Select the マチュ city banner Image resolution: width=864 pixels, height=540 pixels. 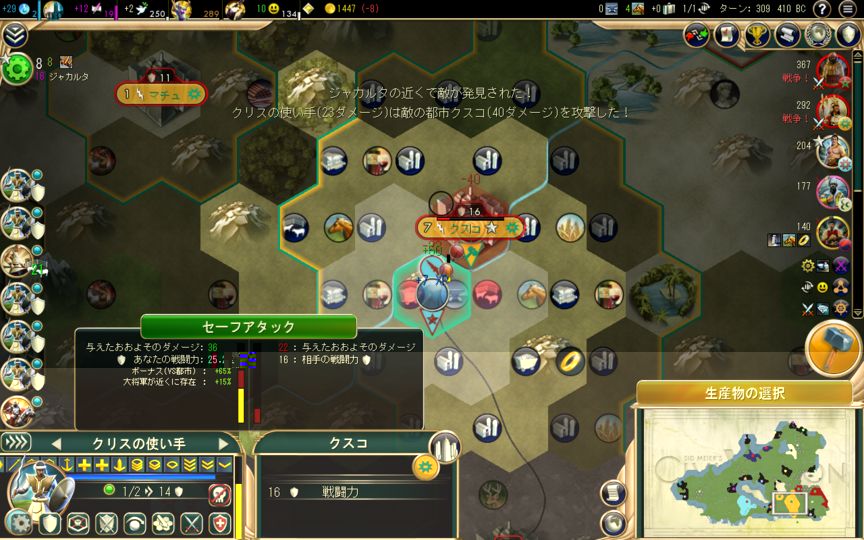pyautogui.click(x=160, y=95)
